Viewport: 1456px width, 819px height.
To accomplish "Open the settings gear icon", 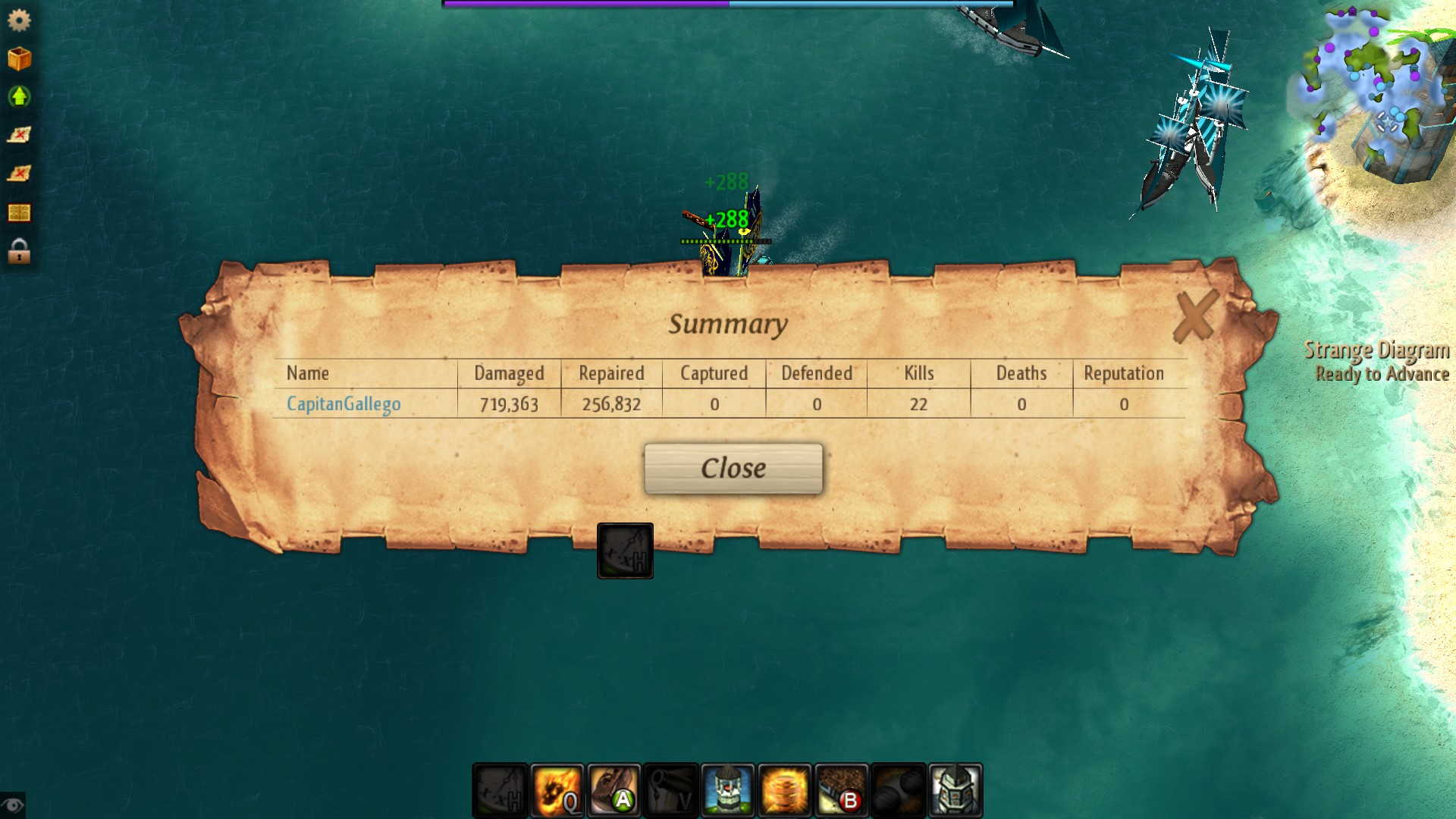I will coord(19,20).
